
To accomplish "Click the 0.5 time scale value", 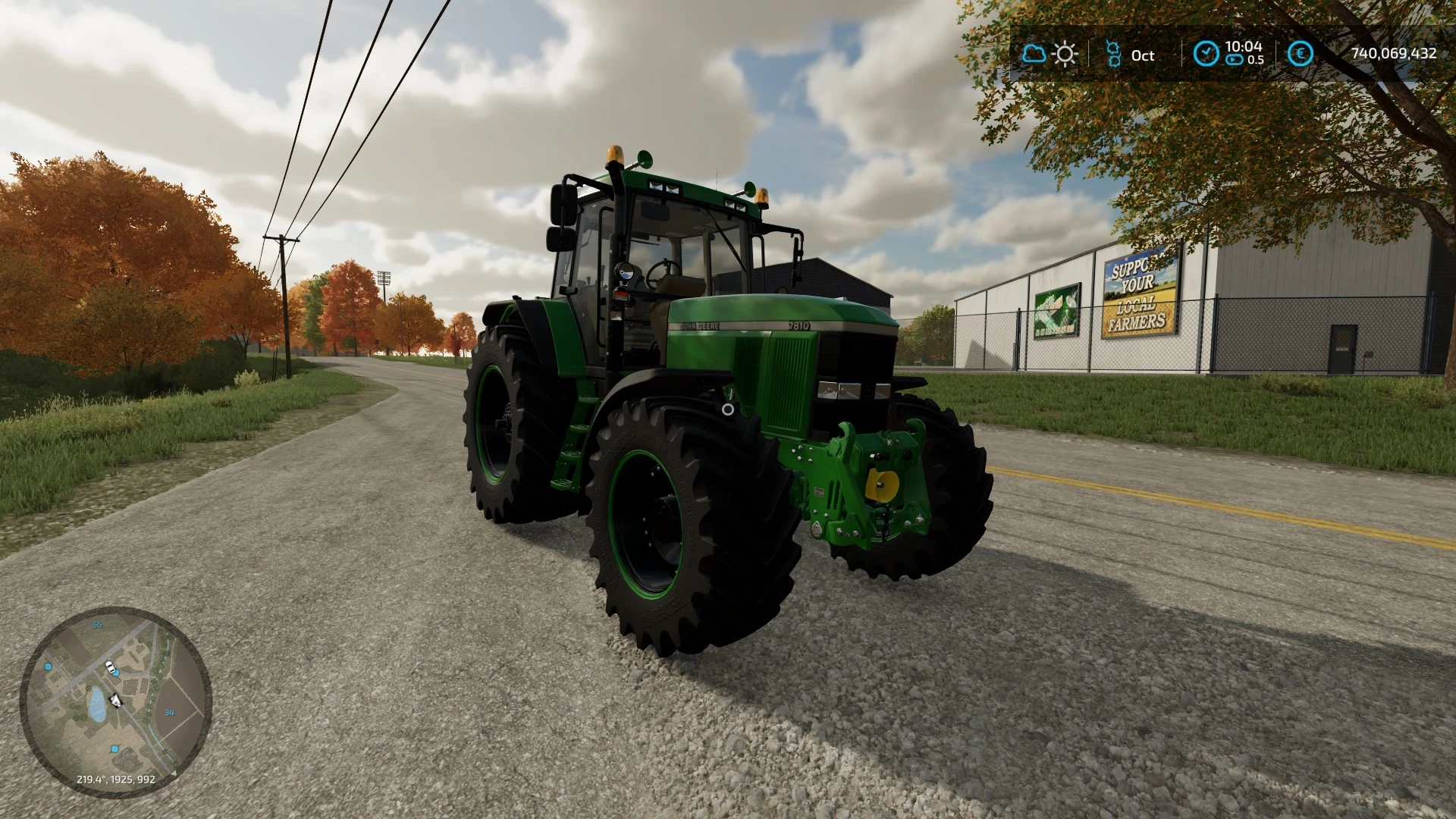I will (1256, 59).
